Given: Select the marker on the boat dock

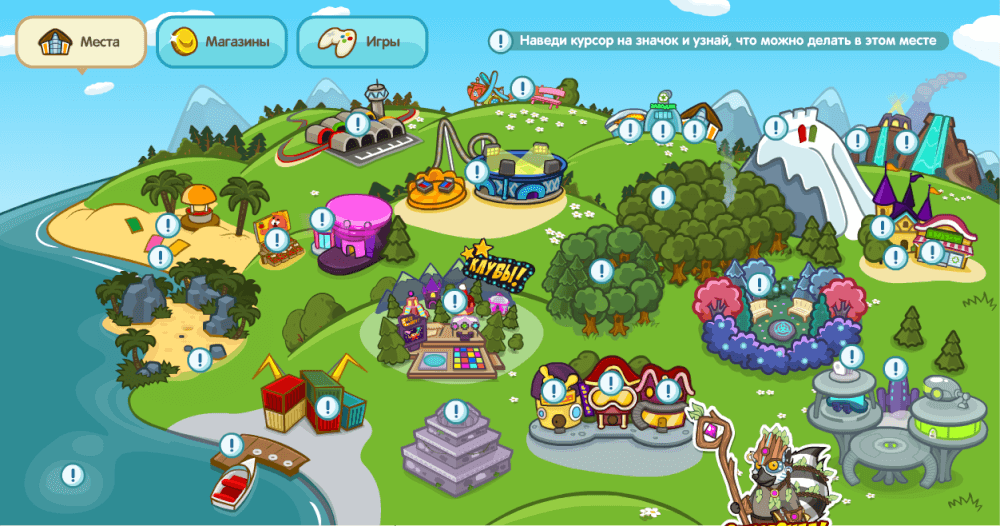Looking at the screenshot, I should (x=231, y=445).
